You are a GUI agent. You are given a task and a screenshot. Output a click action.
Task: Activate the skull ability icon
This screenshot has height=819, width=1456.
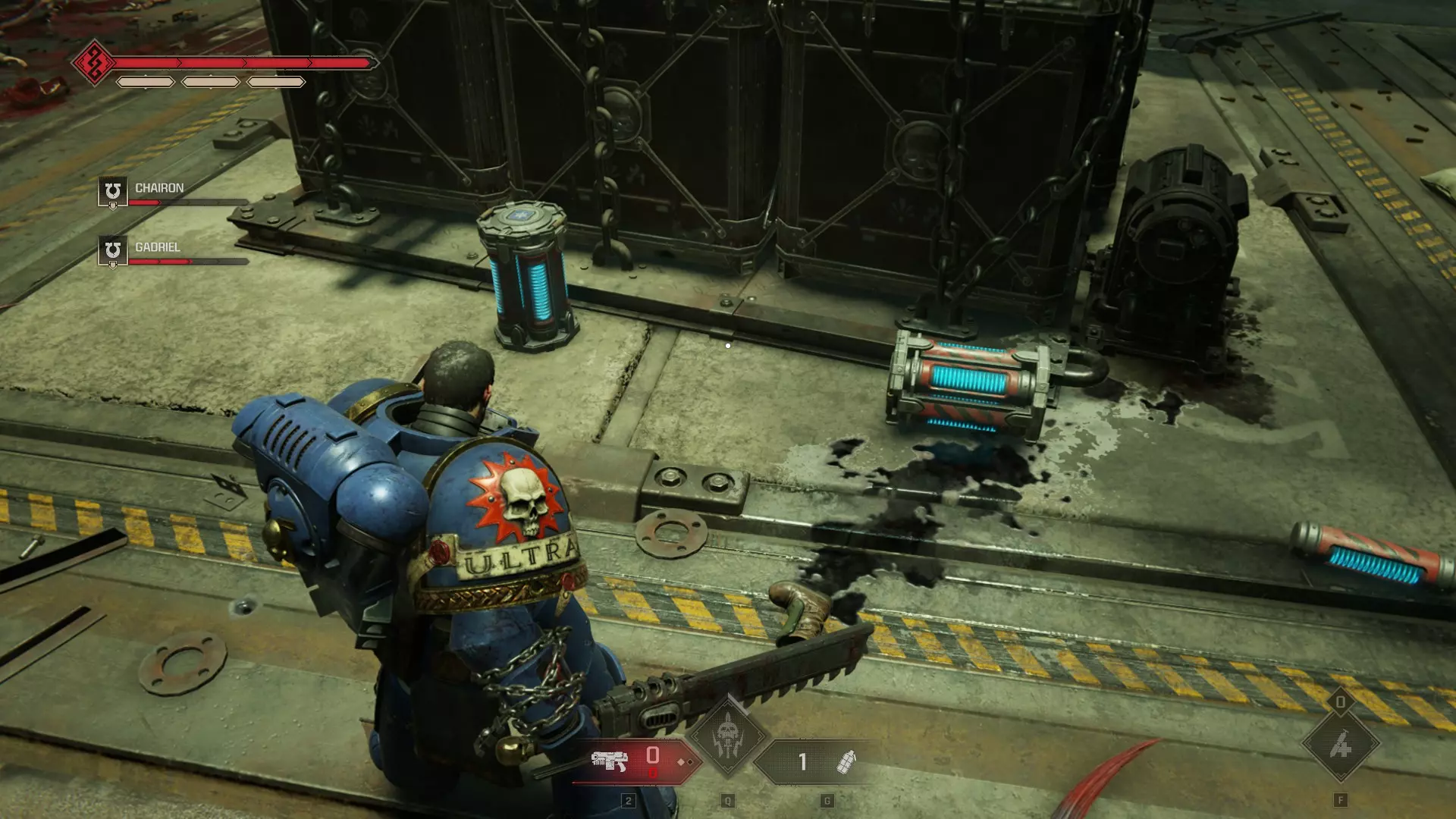click(x=727, y=736)
